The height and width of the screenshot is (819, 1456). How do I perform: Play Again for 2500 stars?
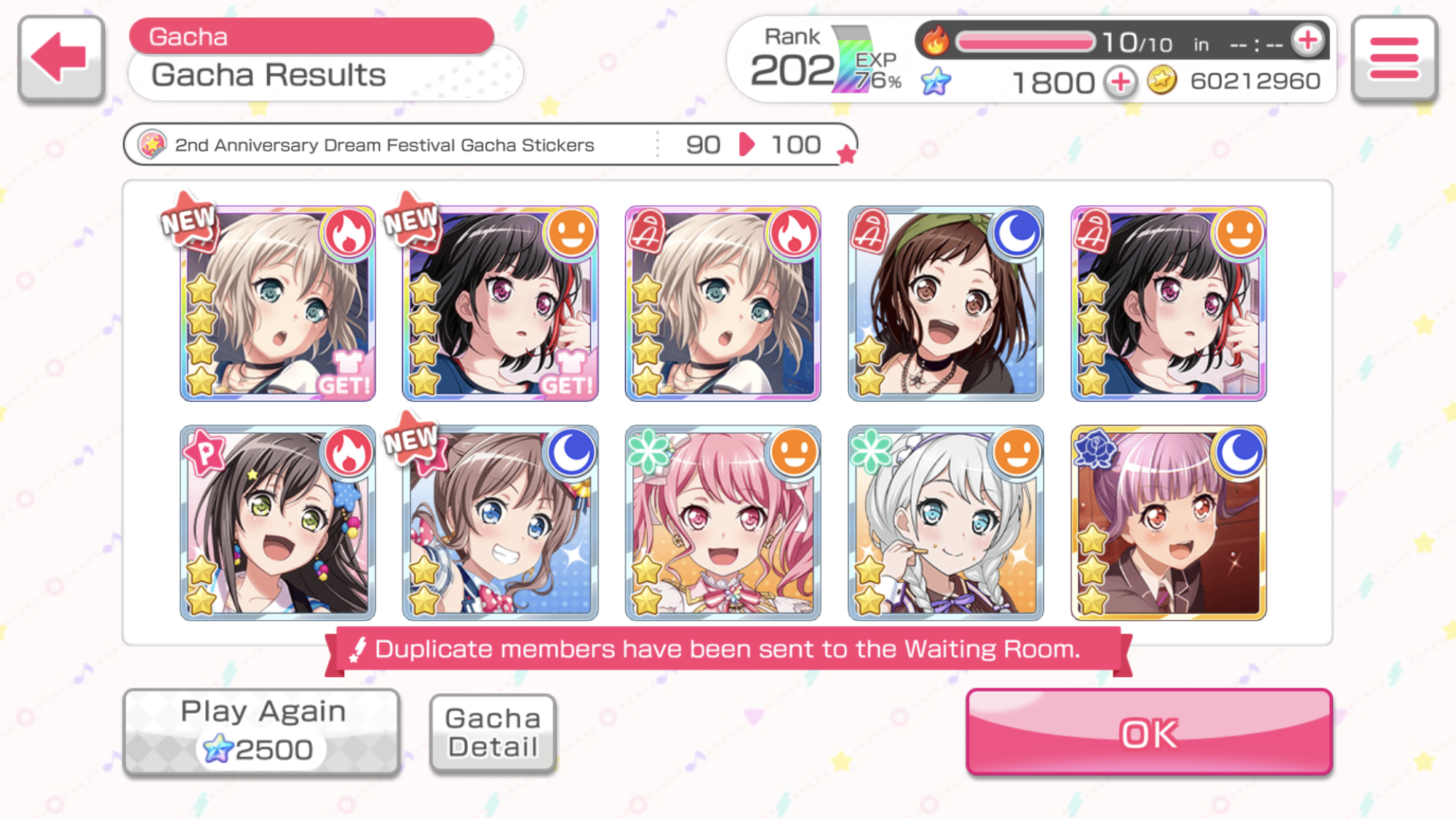tap(261, 732)
